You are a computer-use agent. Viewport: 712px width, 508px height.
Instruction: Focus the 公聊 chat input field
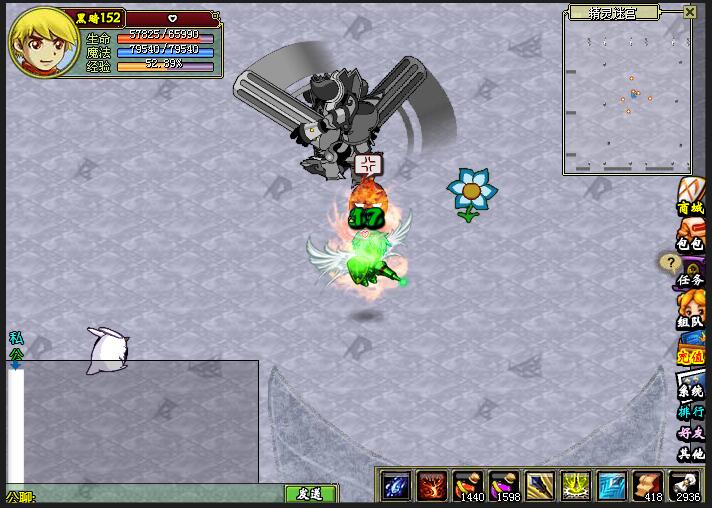tap(150, 495)
